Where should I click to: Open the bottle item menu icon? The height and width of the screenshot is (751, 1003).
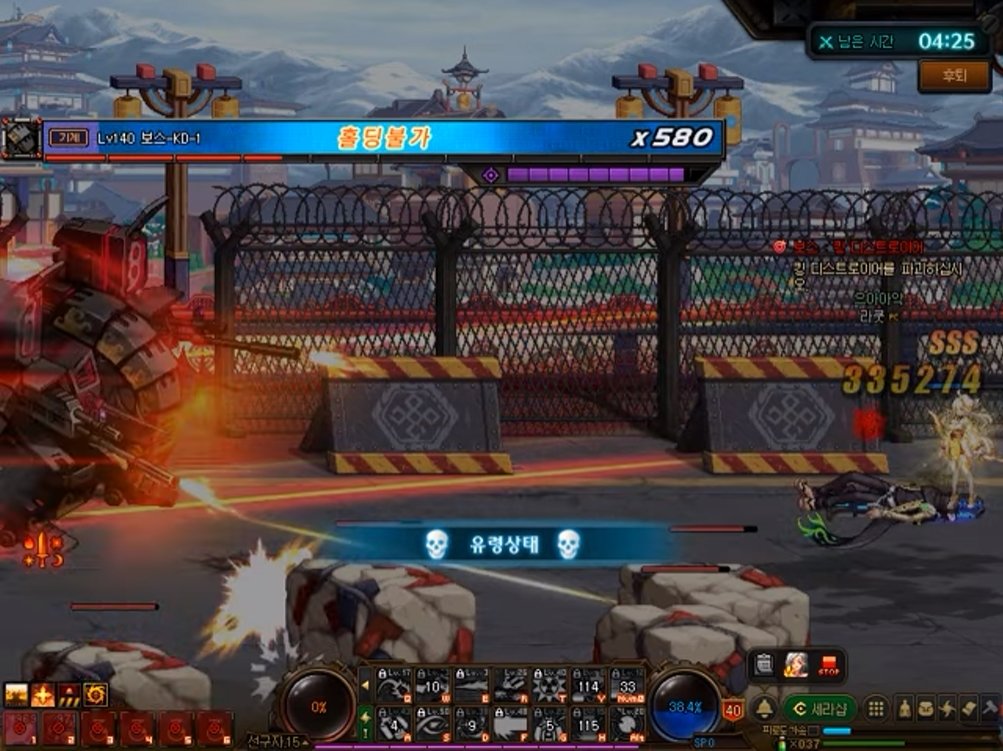click(903, 708)
